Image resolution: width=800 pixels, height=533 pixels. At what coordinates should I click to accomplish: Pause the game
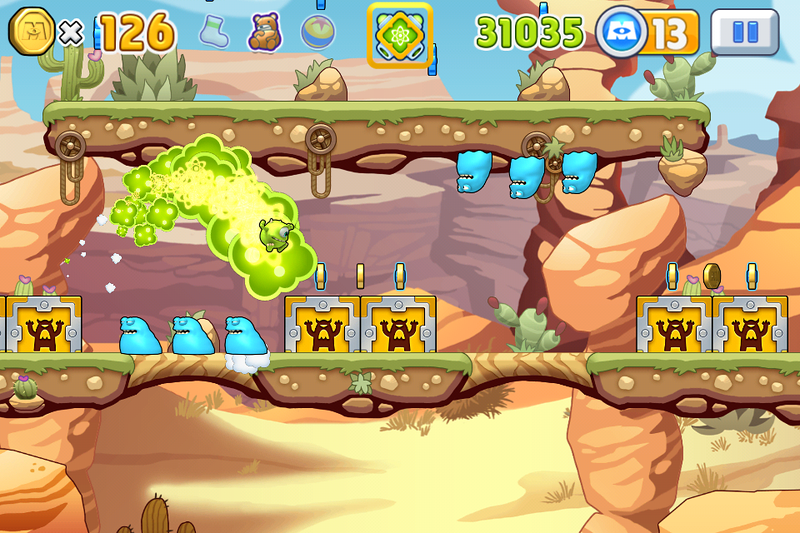(745, 32)
